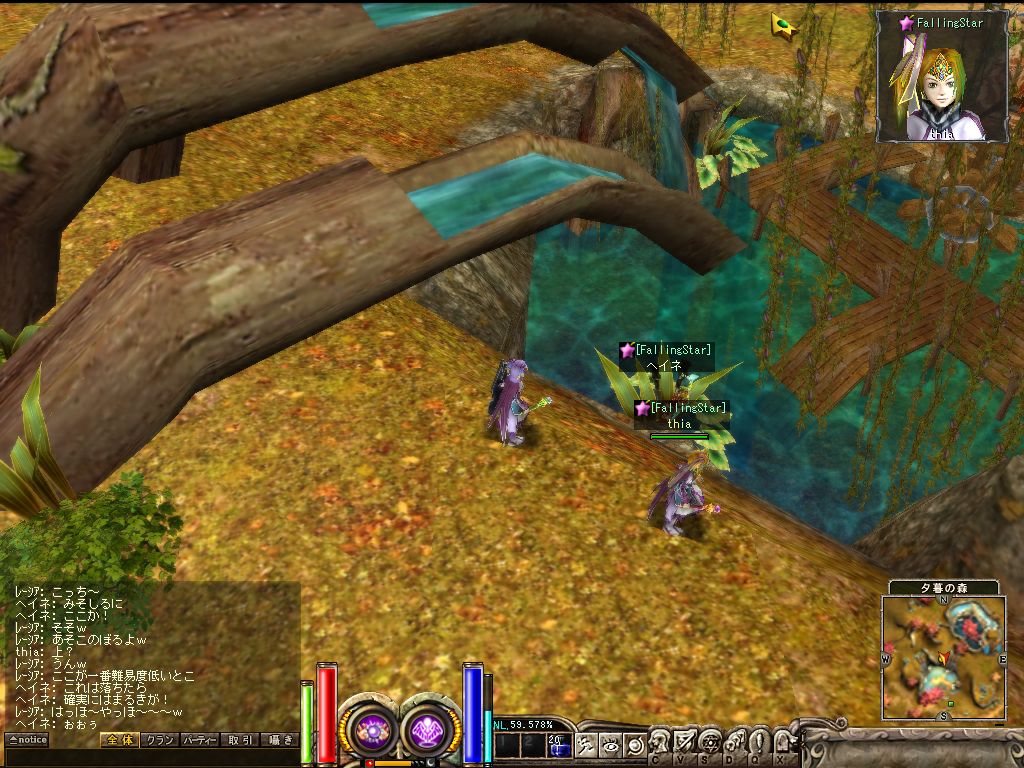Choose the 囁き whisper chat tab
1024x768 pixels.
pos(279,740)
